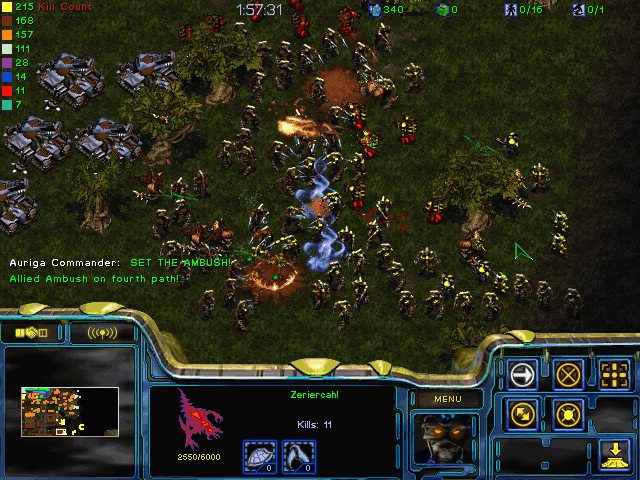Click the minimap to jump the view
640x480 pixels.
(x=70, y=411)
